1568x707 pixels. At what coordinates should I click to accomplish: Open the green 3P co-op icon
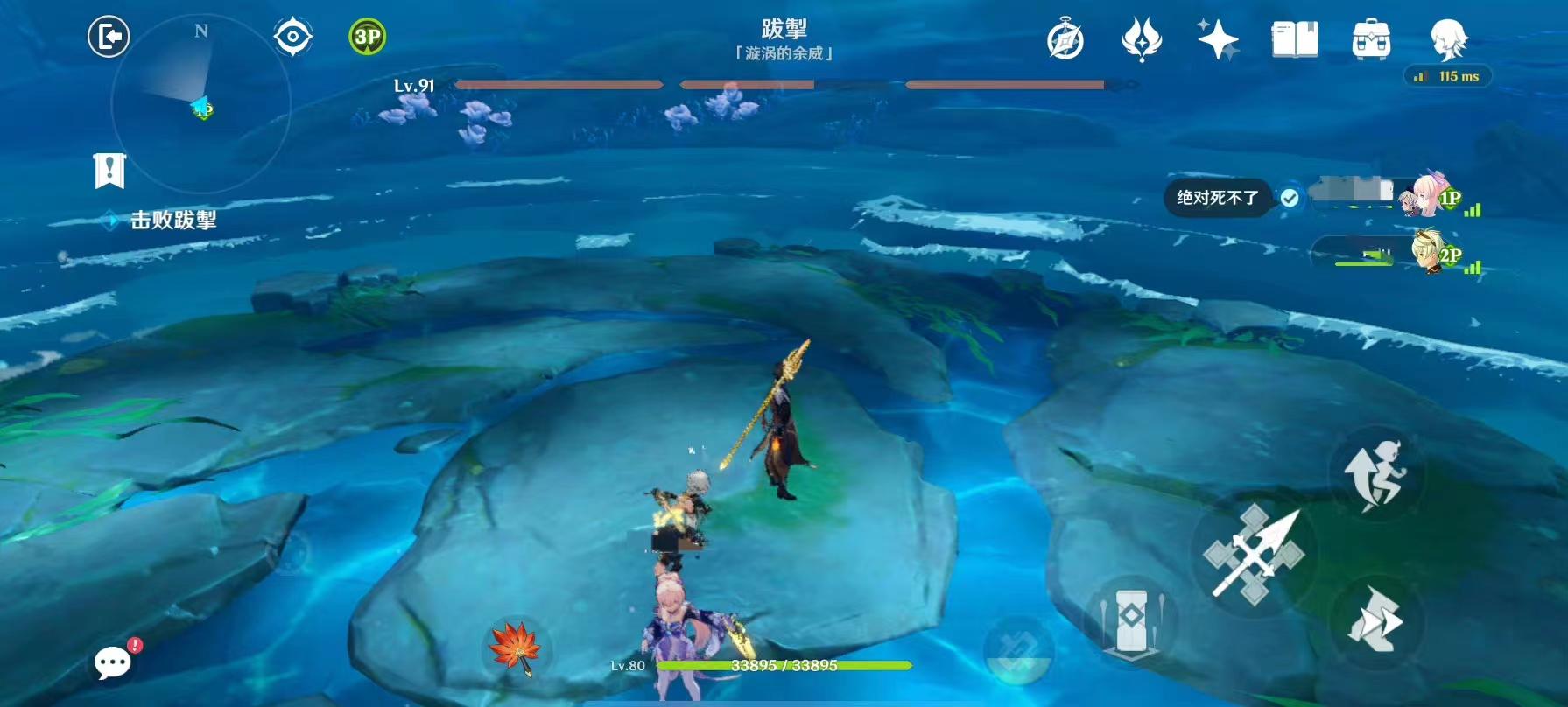(367, 37)
